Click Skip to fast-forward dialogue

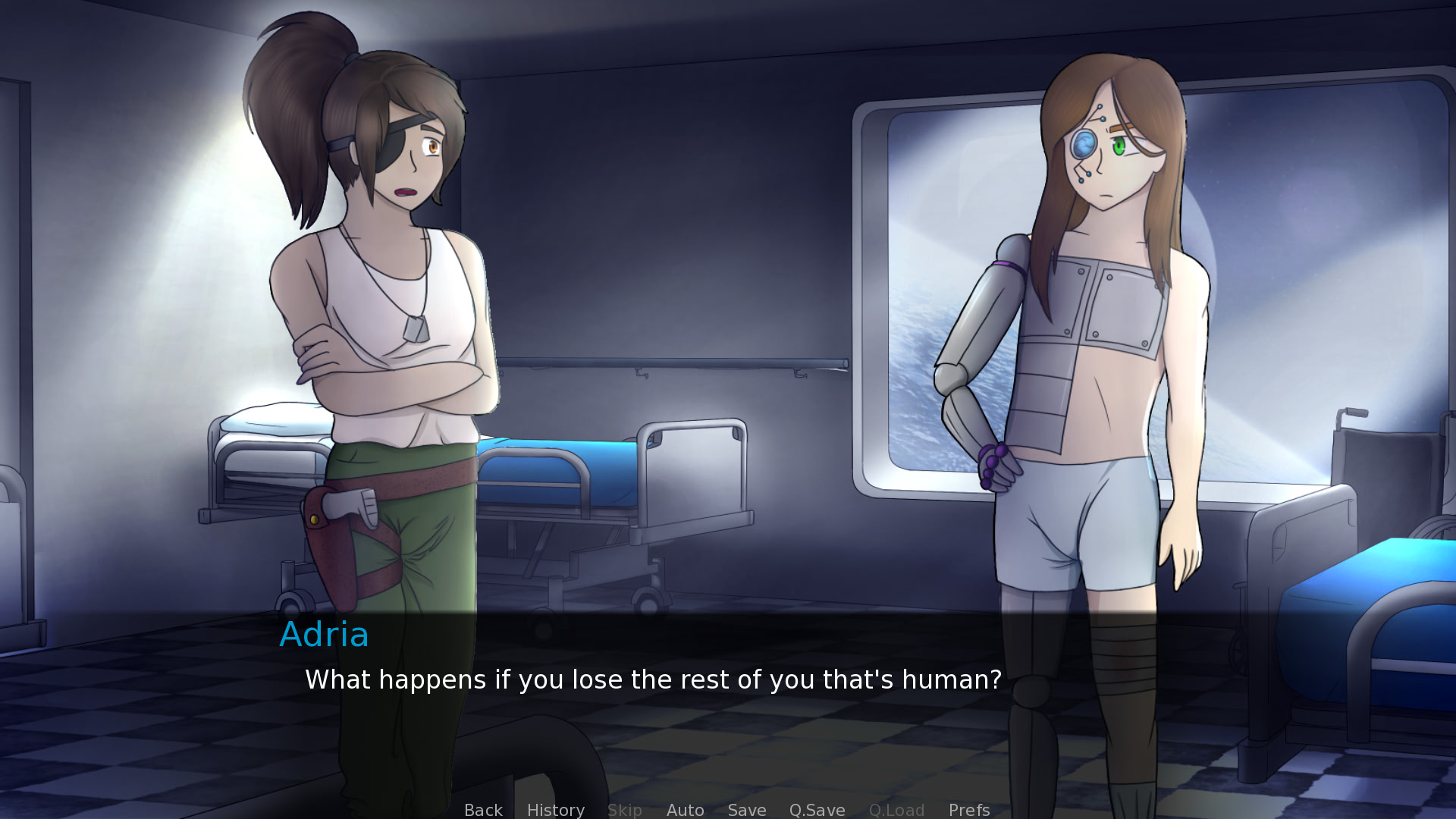624,809
